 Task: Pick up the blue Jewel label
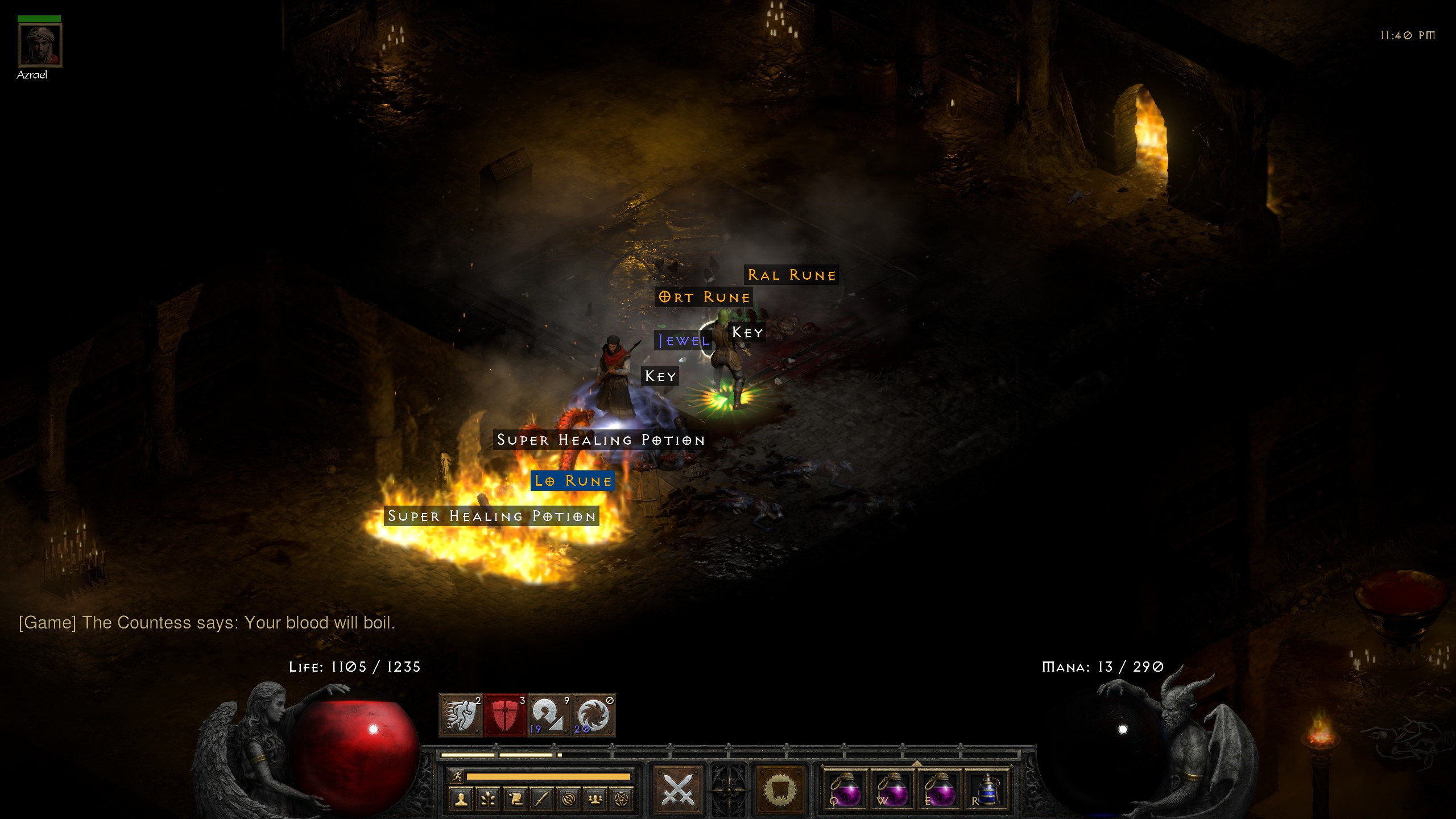684,341
